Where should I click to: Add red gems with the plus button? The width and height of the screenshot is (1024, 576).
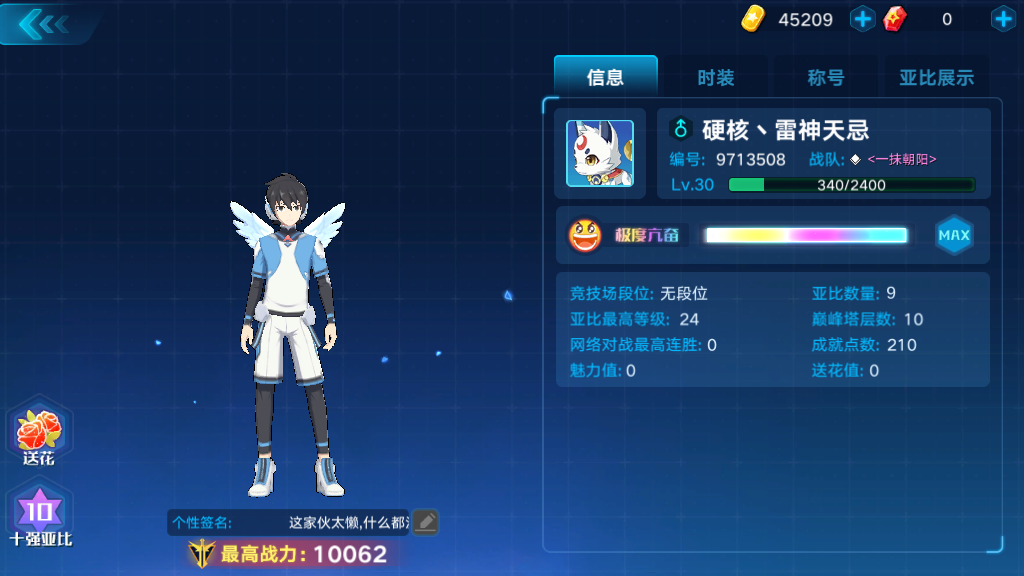(x=1002, y=19)
